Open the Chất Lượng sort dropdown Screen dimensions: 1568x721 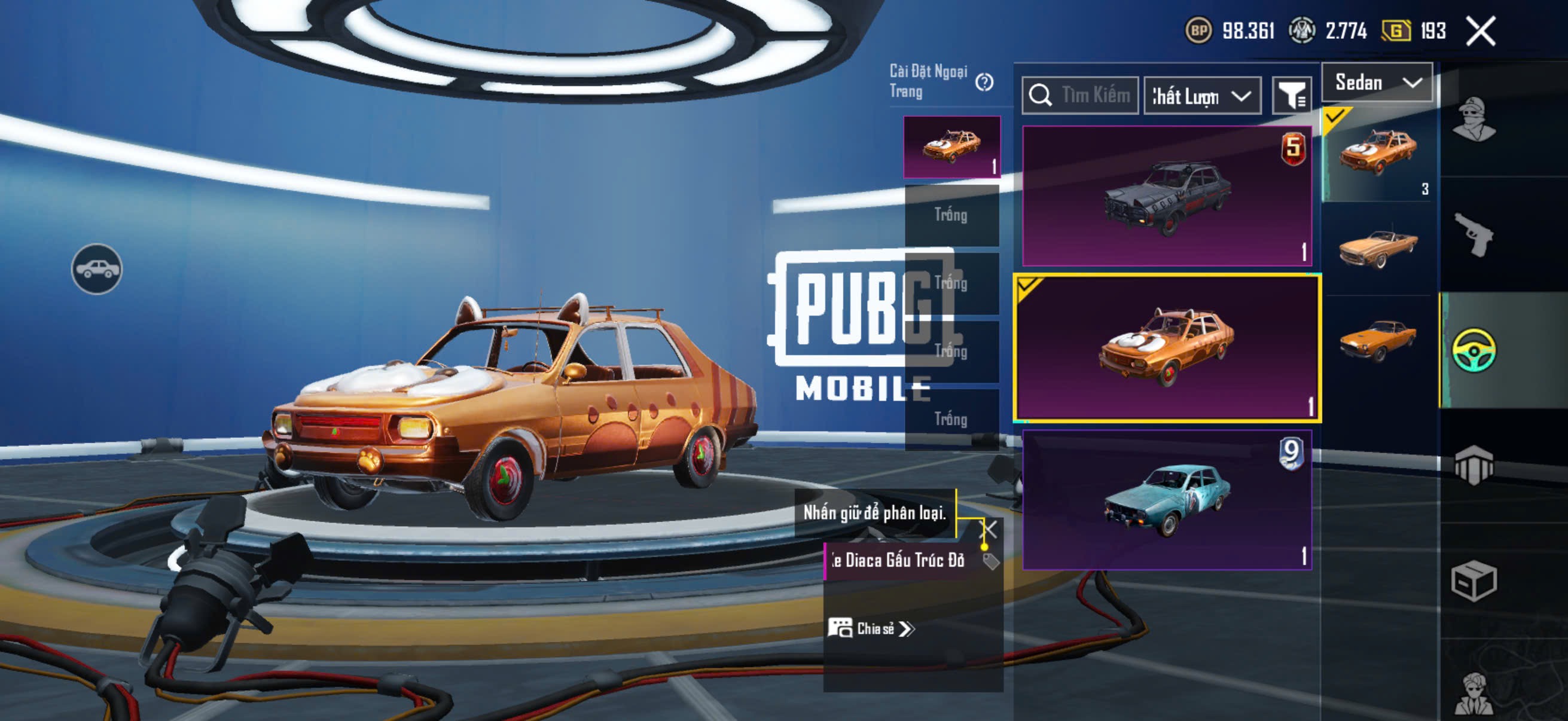[x=1202, y=96]
